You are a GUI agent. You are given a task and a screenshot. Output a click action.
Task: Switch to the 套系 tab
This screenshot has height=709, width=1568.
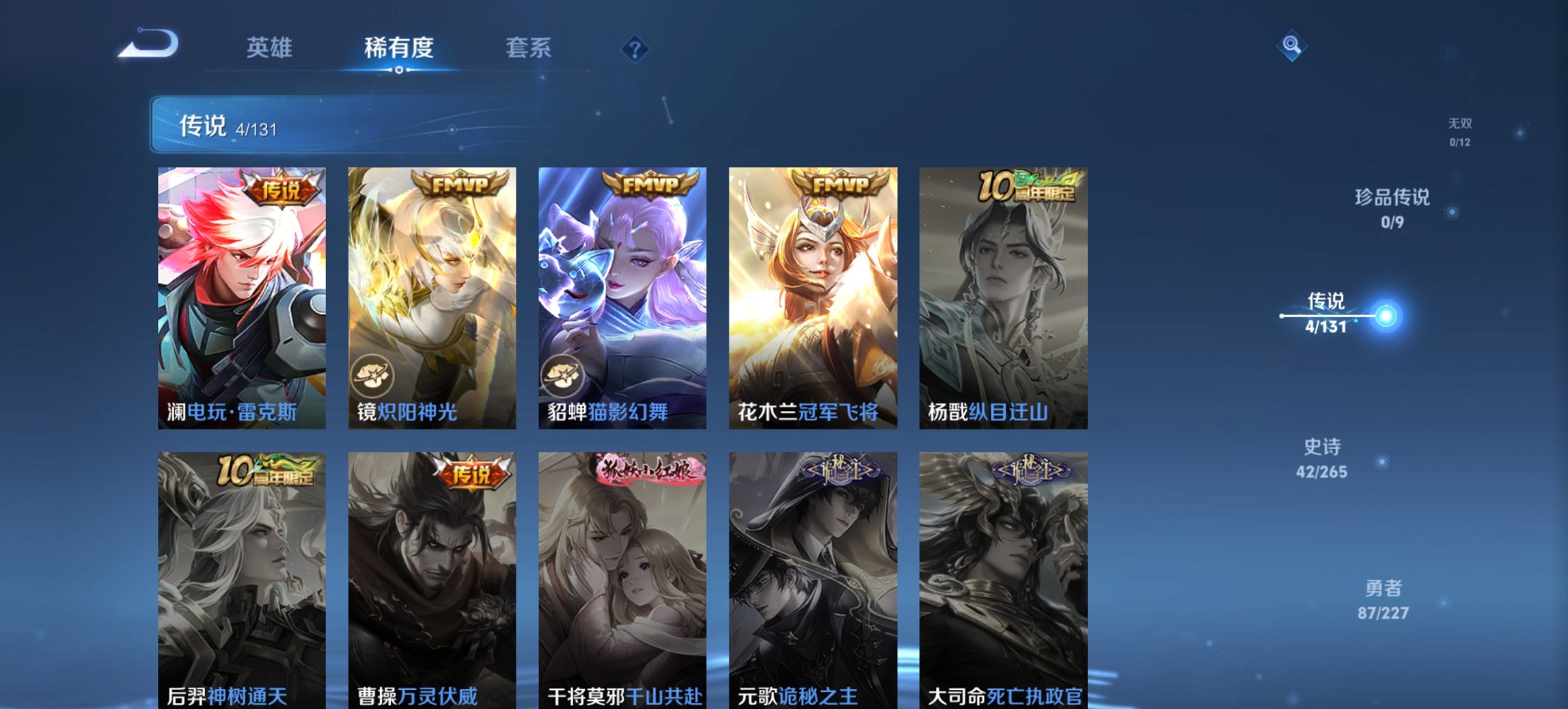click(528, 47)
